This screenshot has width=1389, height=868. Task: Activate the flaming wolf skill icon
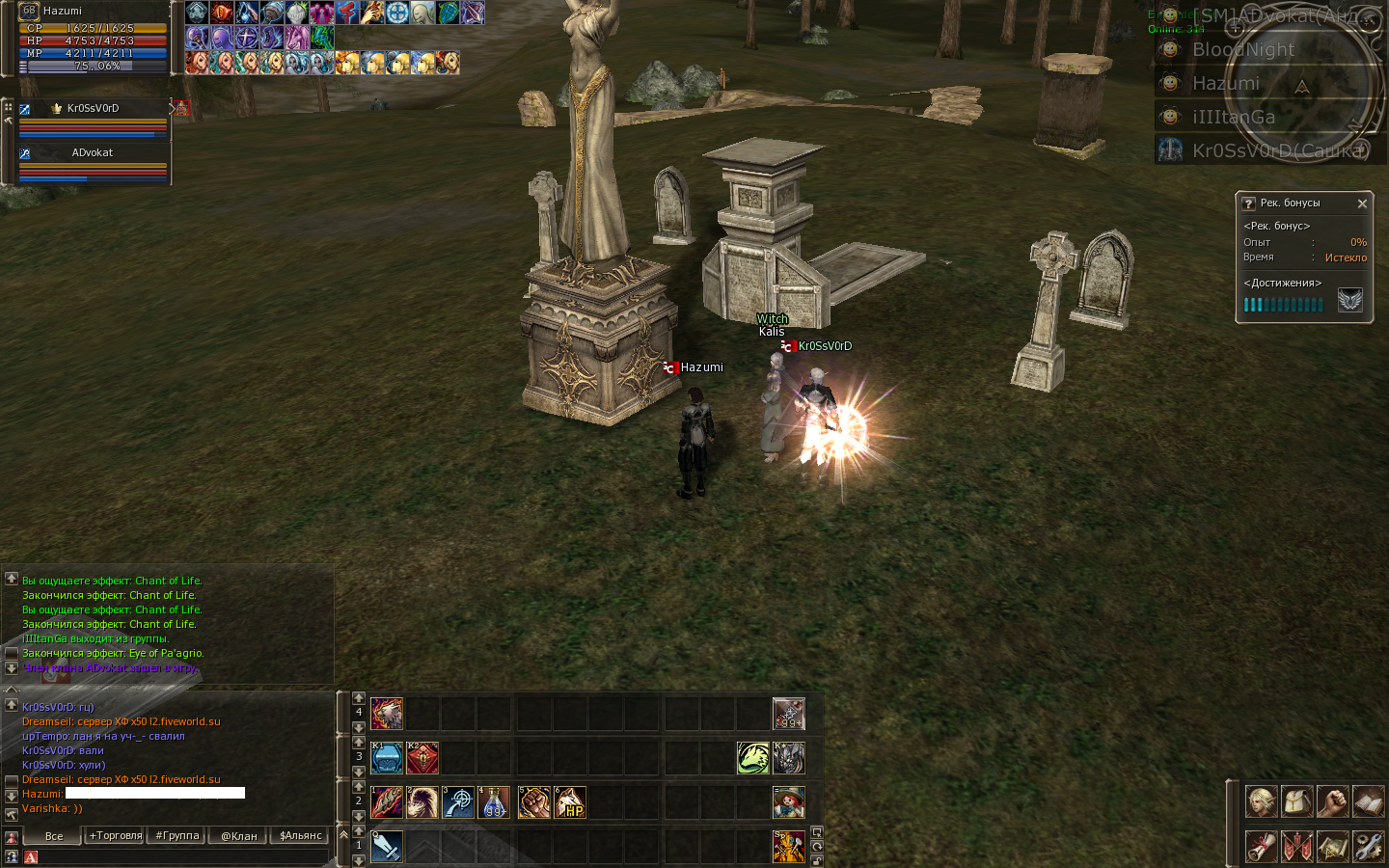point(387,714)
